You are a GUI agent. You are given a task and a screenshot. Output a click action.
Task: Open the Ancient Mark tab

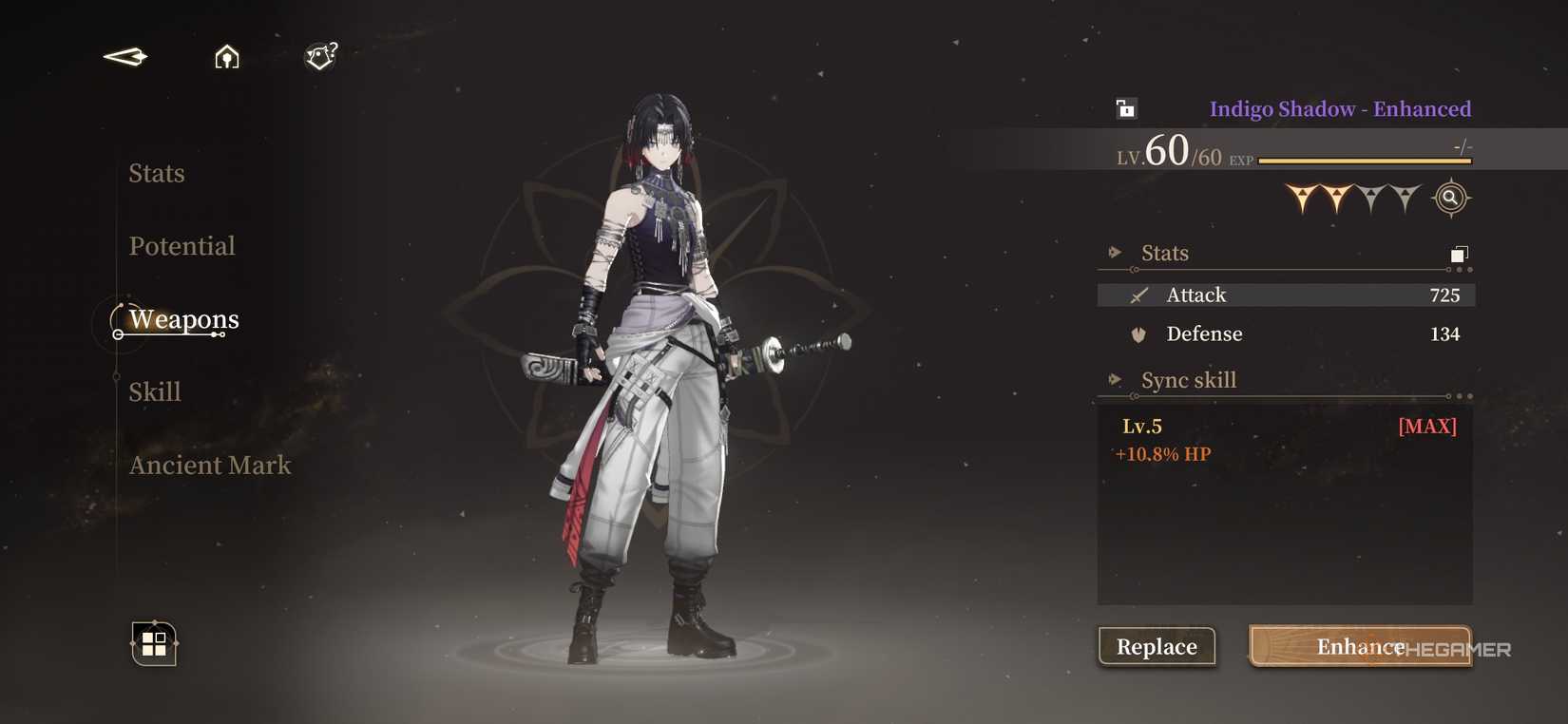coord(209,465)
